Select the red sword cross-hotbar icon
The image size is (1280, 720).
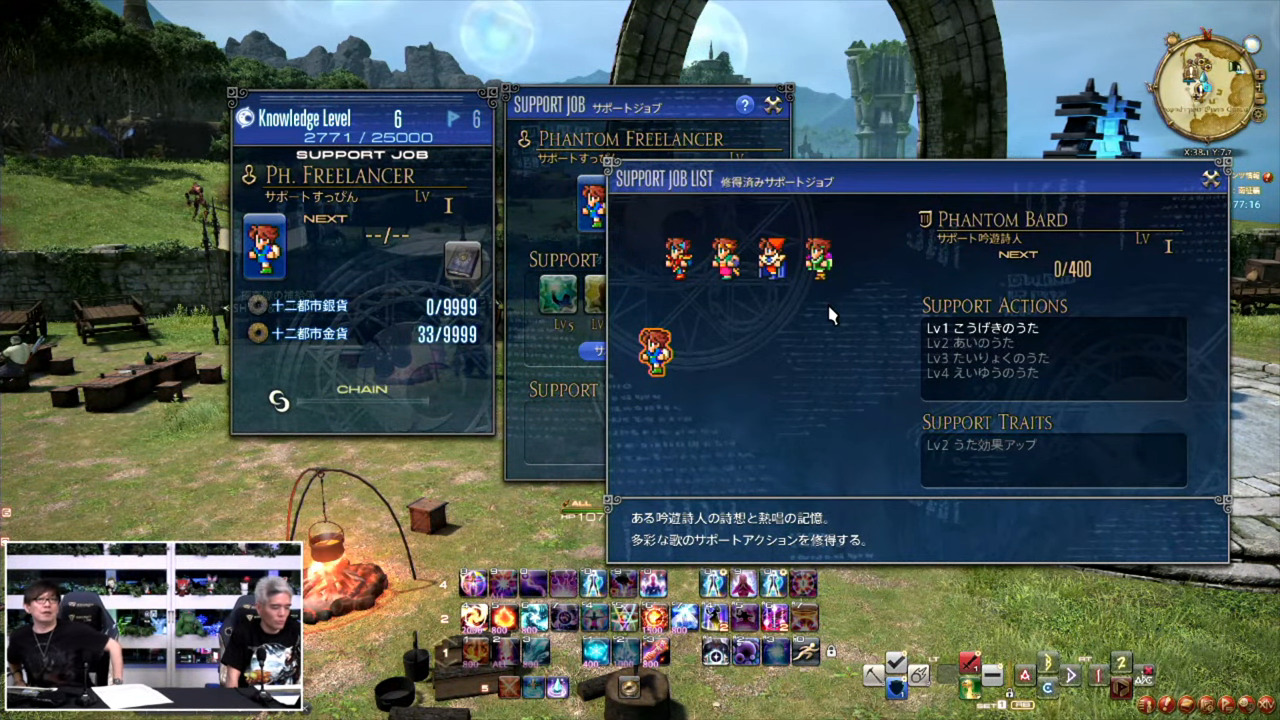970,662
